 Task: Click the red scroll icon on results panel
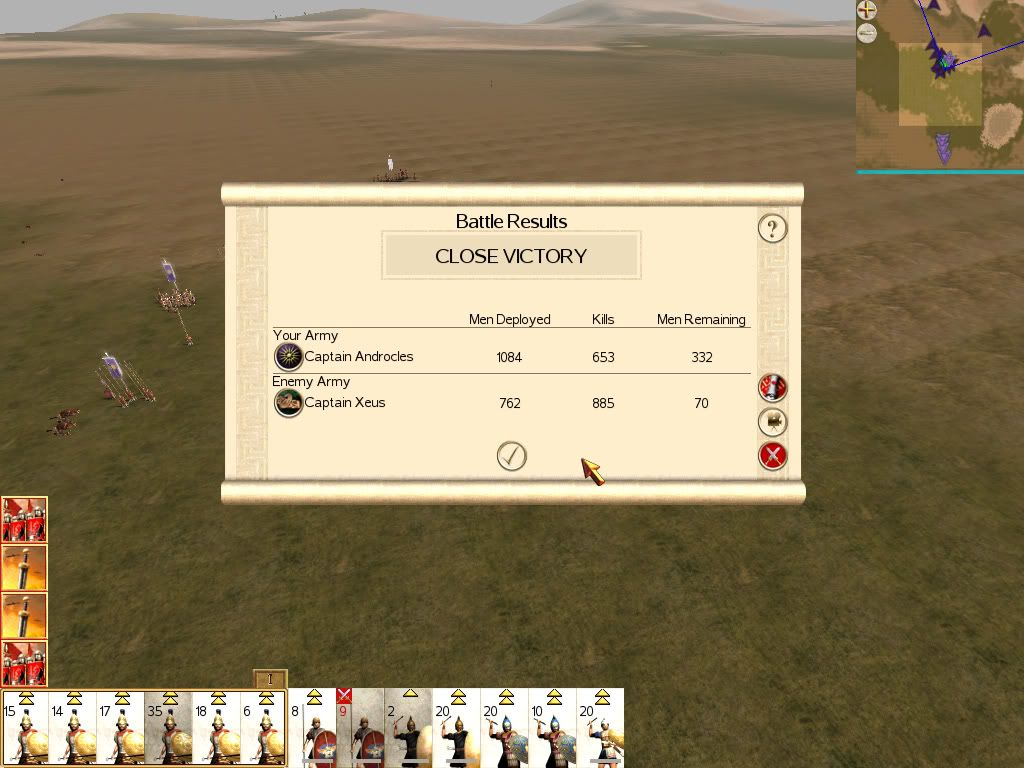point(772,387)
